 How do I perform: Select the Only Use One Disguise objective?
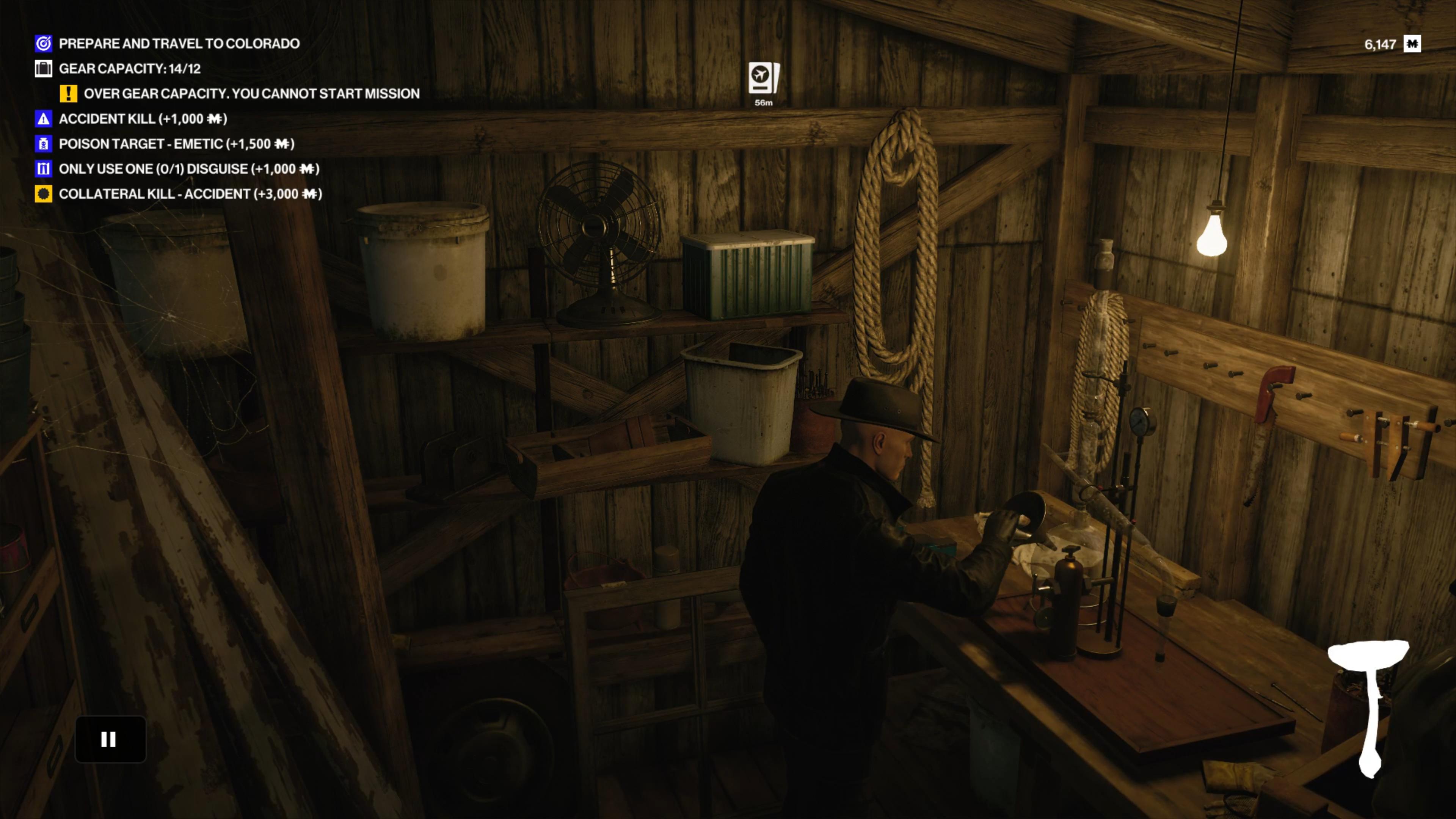pos(188,169)
